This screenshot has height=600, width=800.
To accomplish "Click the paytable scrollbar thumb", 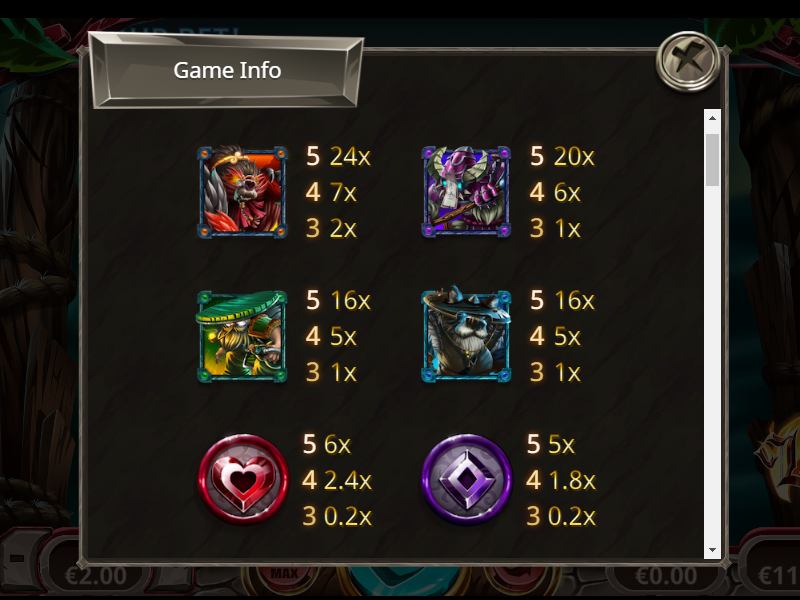I will click(x=712, y=159).
